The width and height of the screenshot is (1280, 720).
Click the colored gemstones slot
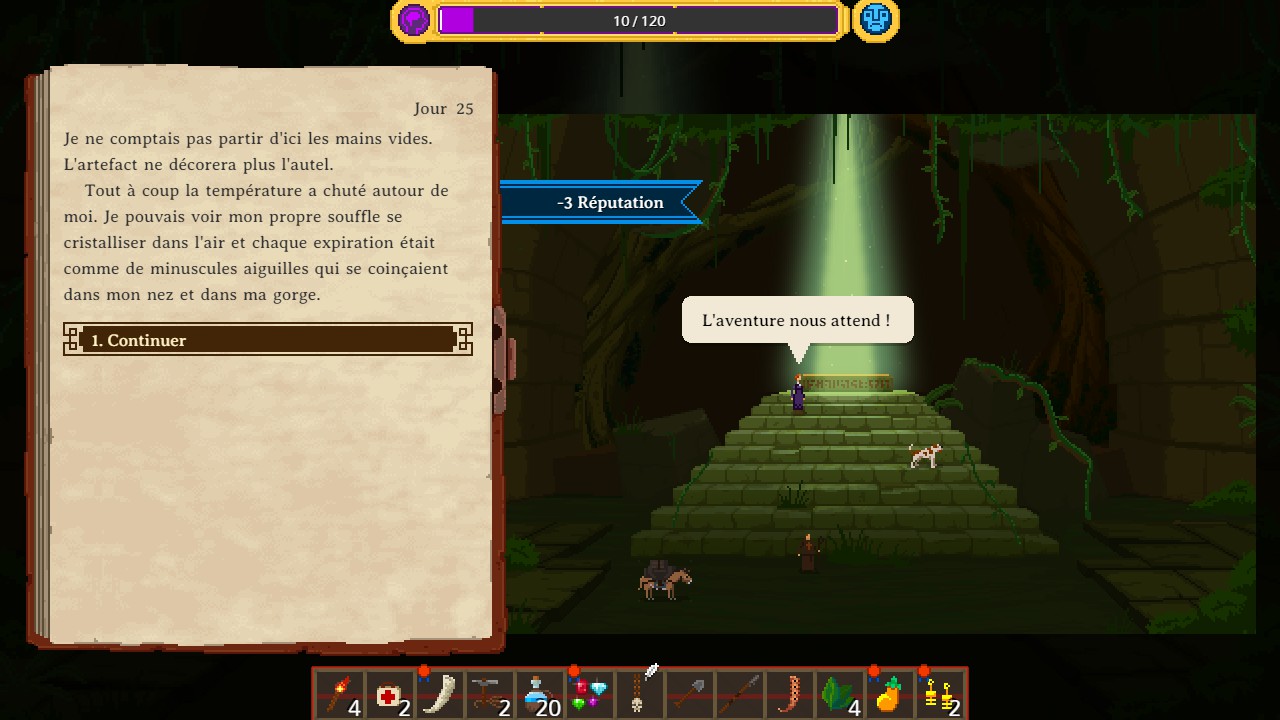click(x=590, y=694)
